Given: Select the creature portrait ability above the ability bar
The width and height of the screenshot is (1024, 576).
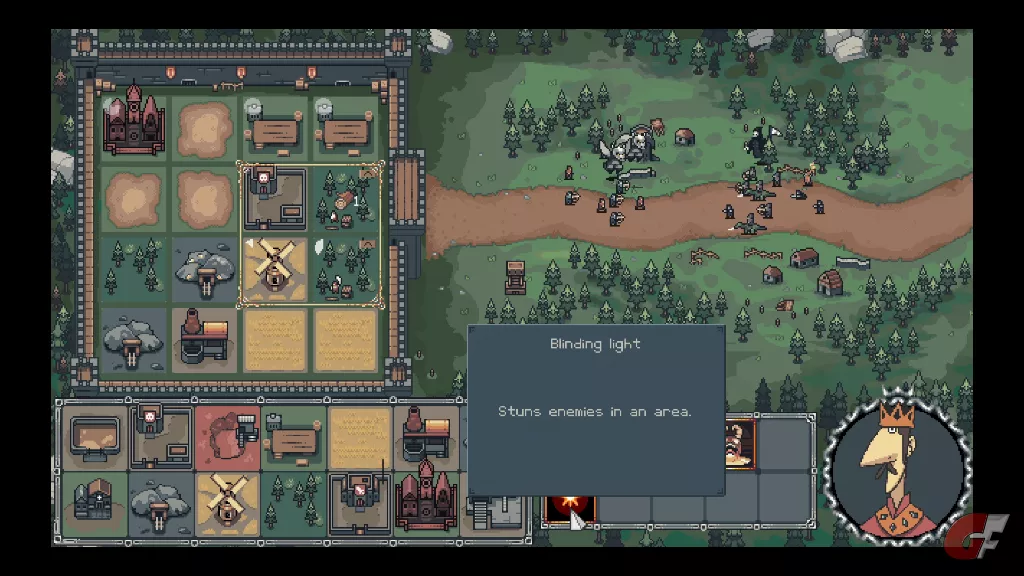Looking at the screenshot, I should [738, 443].
